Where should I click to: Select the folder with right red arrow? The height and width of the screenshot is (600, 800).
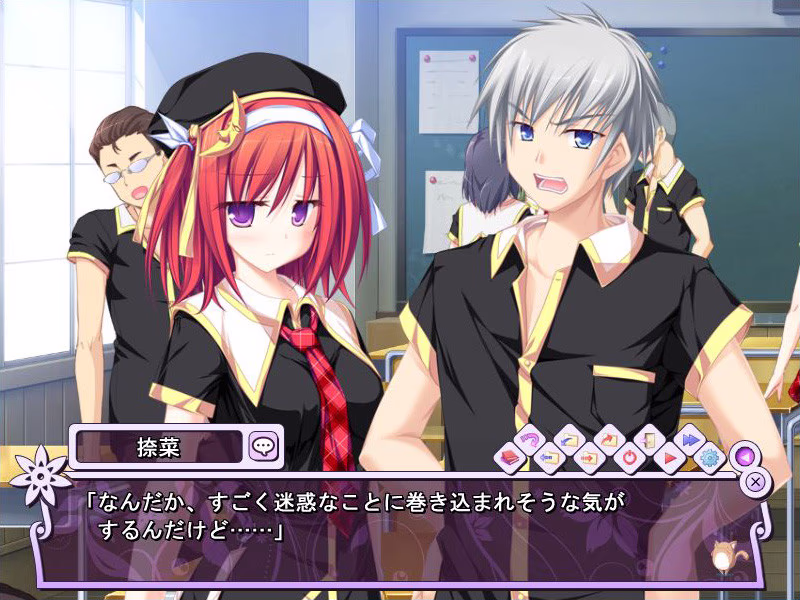(x=588, y=459)
